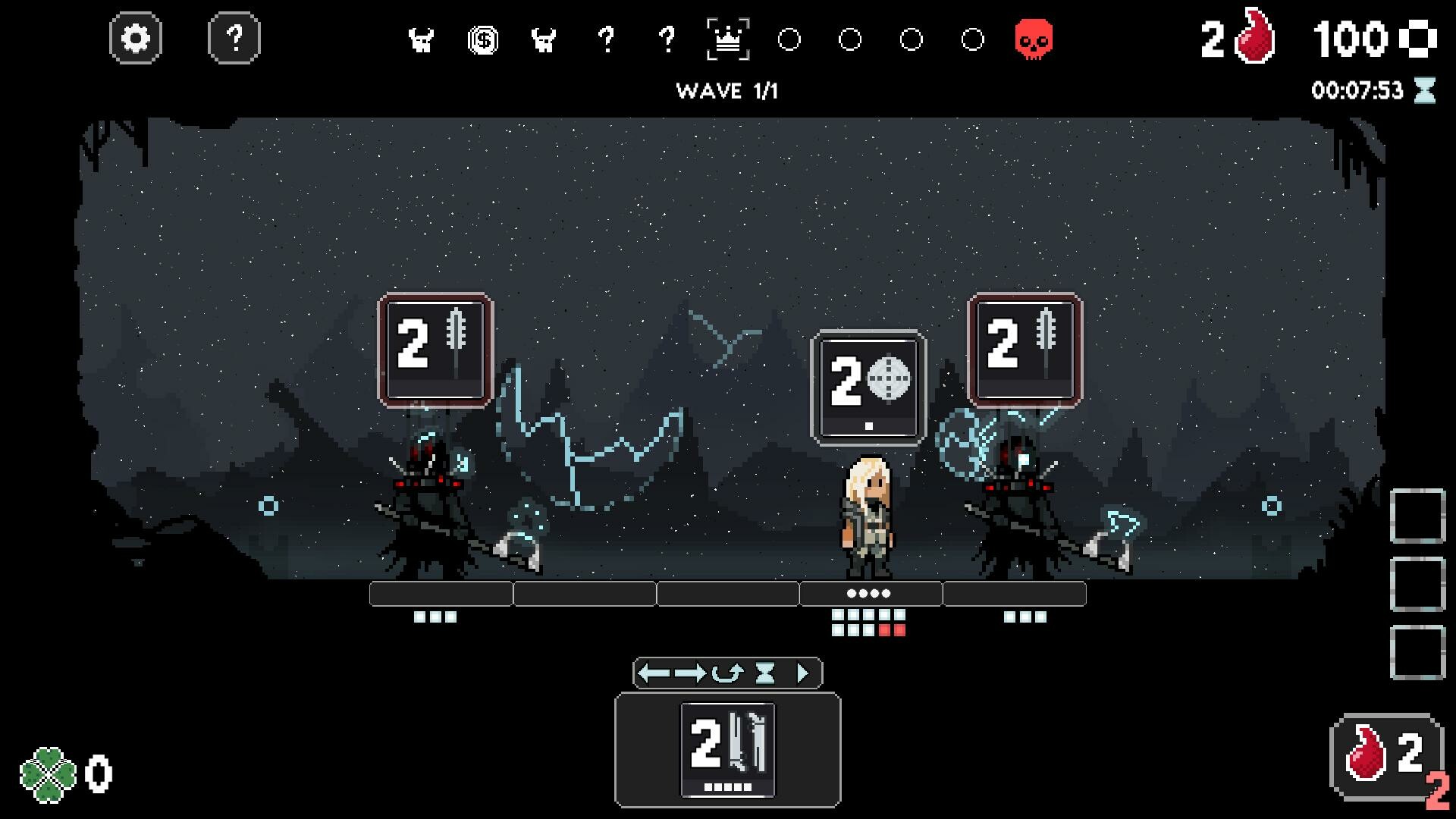
Task: Click the curved rotate arrow control
Action: pyautogui.click(x=728, y=671)
